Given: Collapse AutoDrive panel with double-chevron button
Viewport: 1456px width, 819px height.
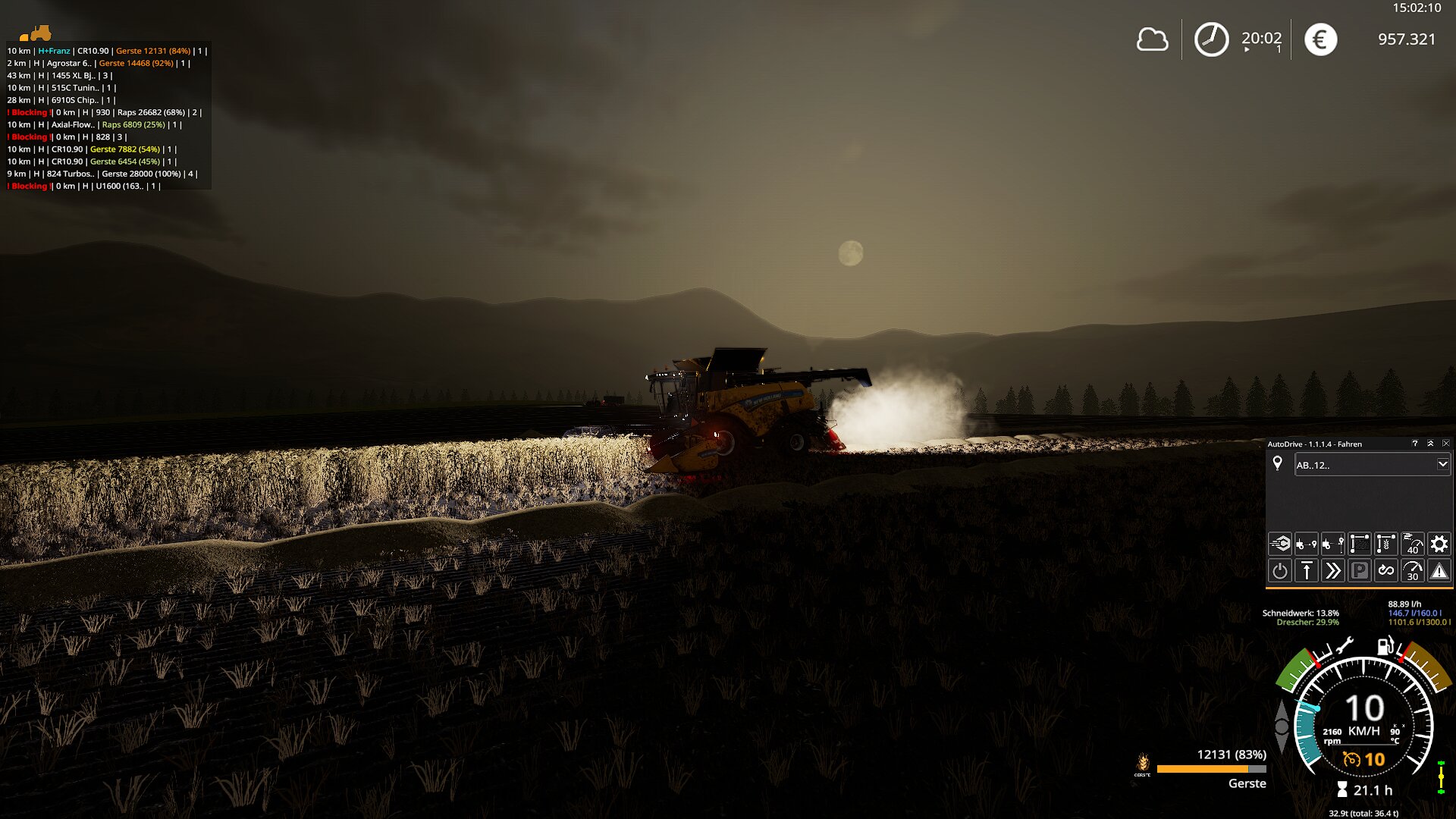Looking at the screenshot, I should tap(1430, 444).
